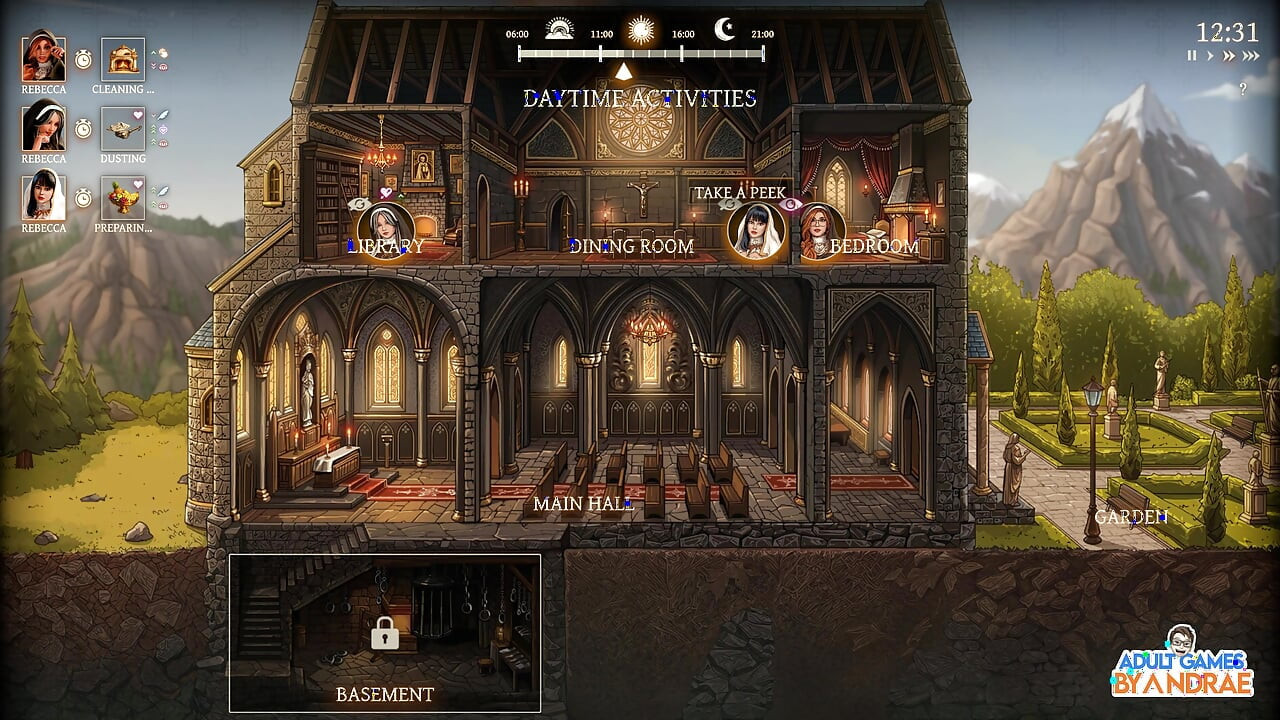The height and width of the screenshot is (720, 1280).
Task: Click the down-chevron beside the Cleaning task
Action: (153, 64)
